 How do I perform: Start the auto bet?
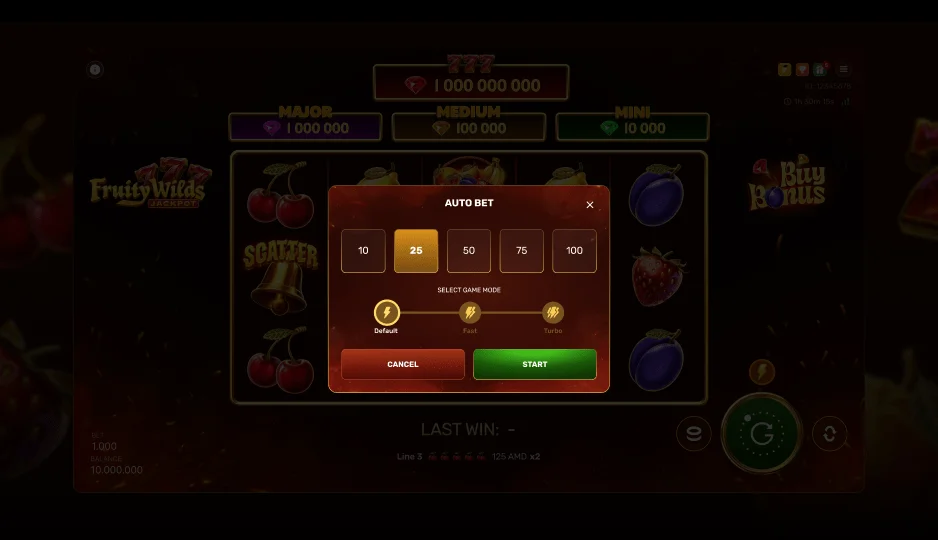point(535,364)
